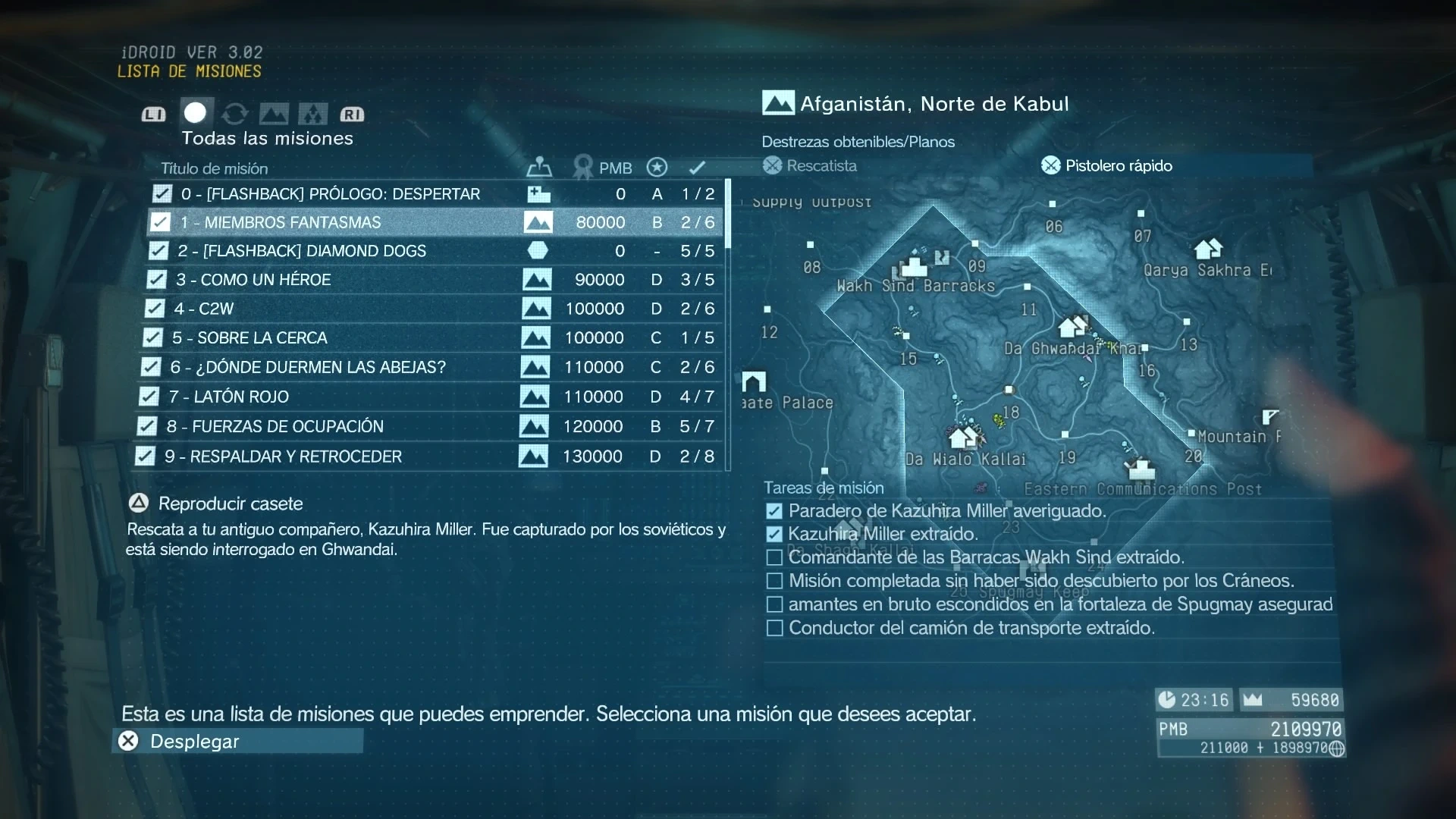Switch to the circular arrows mission tab
The height and width of the screenshot is (819, 1456).
pyautogui.click(x=235, y=114)
